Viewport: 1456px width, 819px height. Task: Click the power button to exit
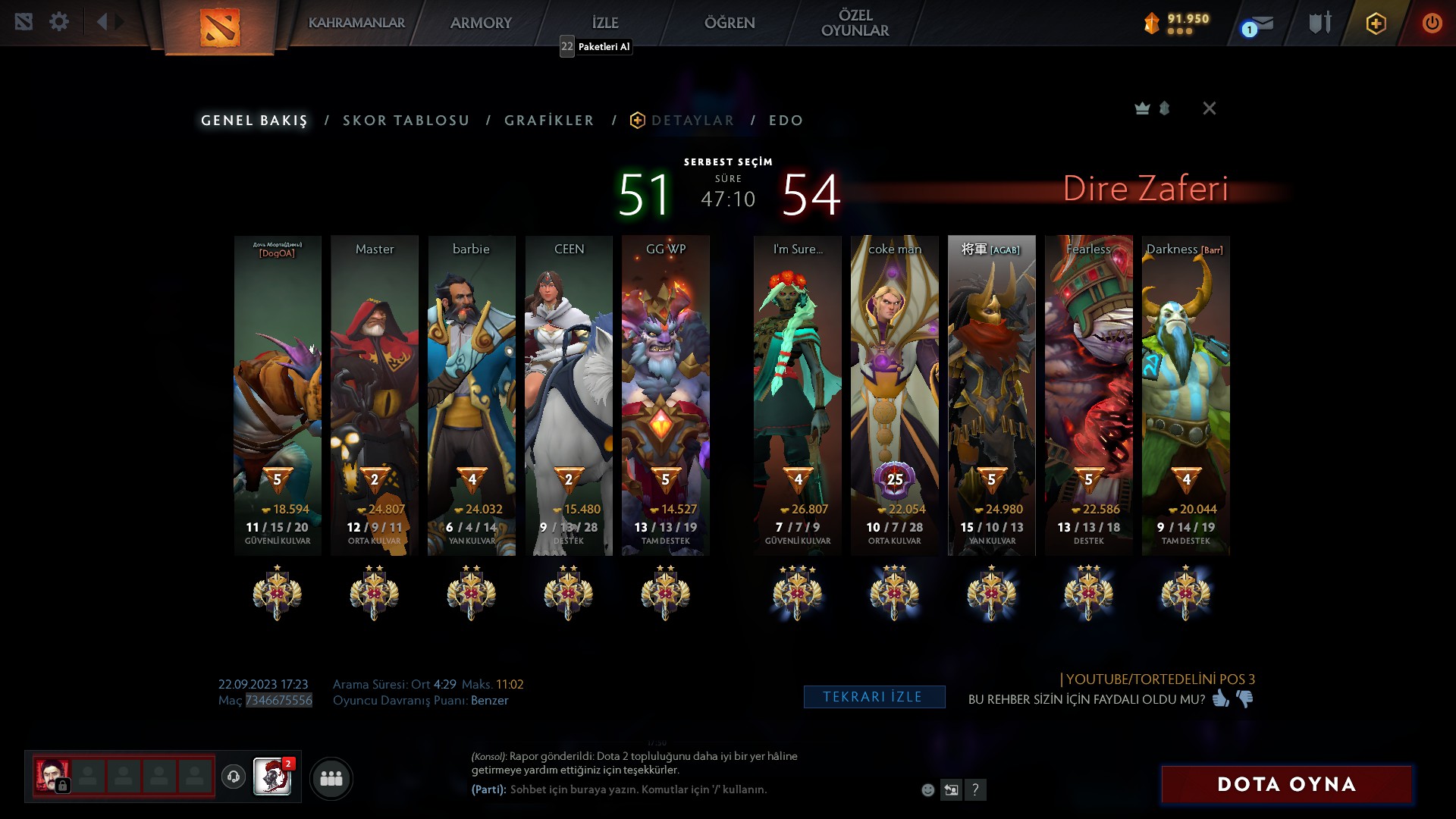(x=1432, y=24)
